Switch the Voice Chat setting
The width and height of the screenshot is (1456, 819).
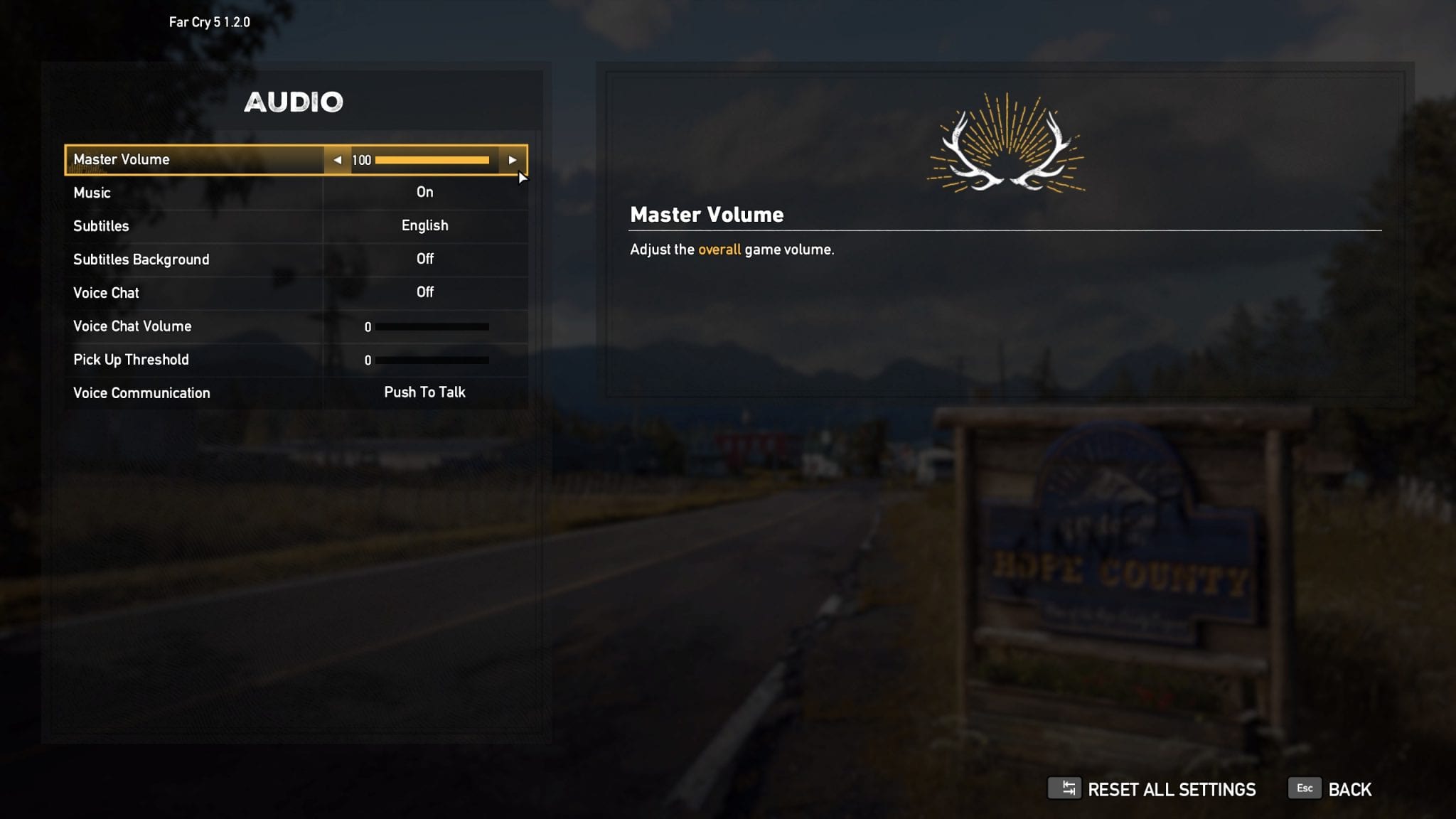pos(424,293)
